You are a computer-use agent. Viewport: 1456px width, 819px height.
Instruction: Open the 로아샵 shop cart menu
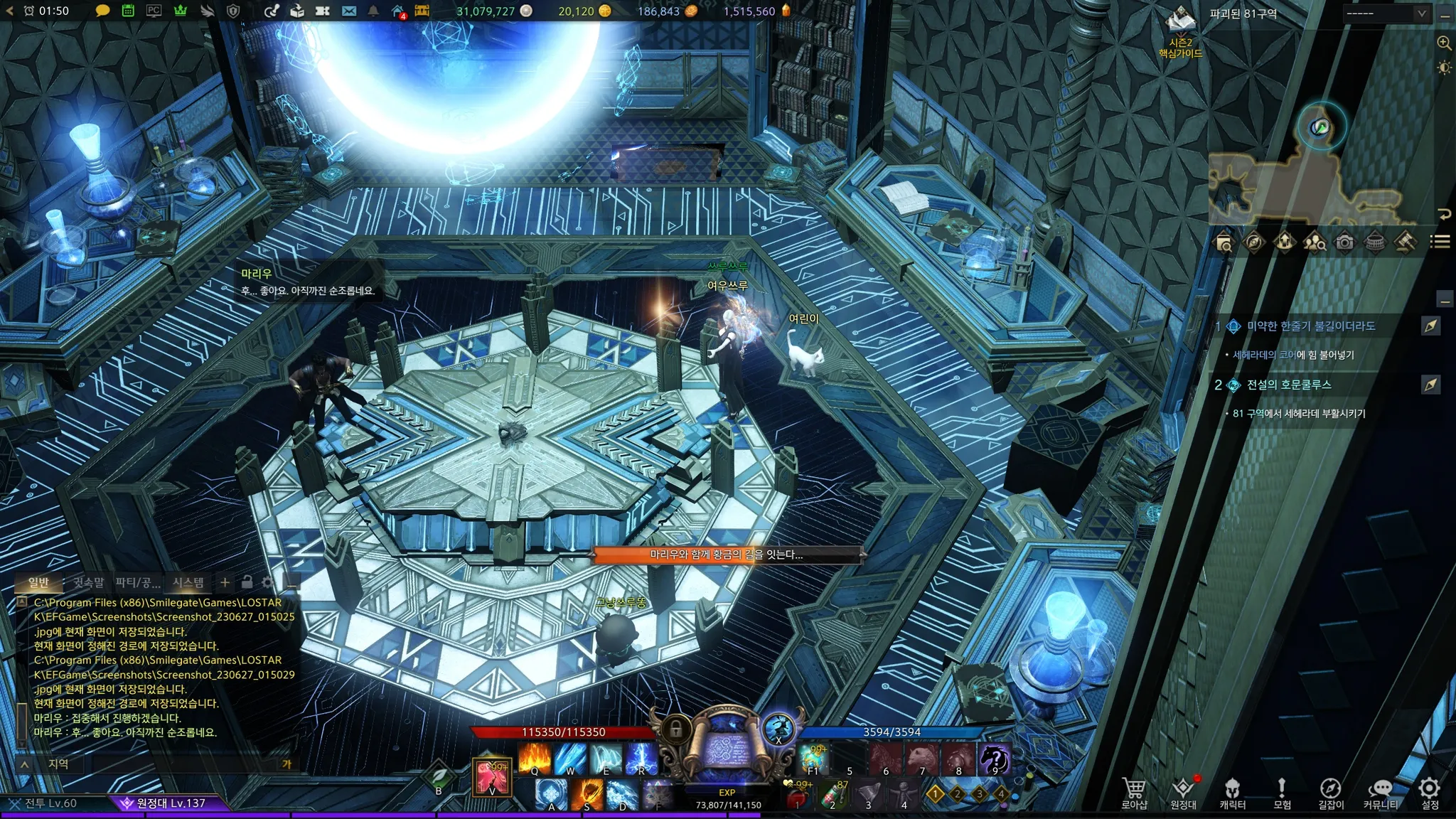pyautogui.click(x=1134, y=792)
